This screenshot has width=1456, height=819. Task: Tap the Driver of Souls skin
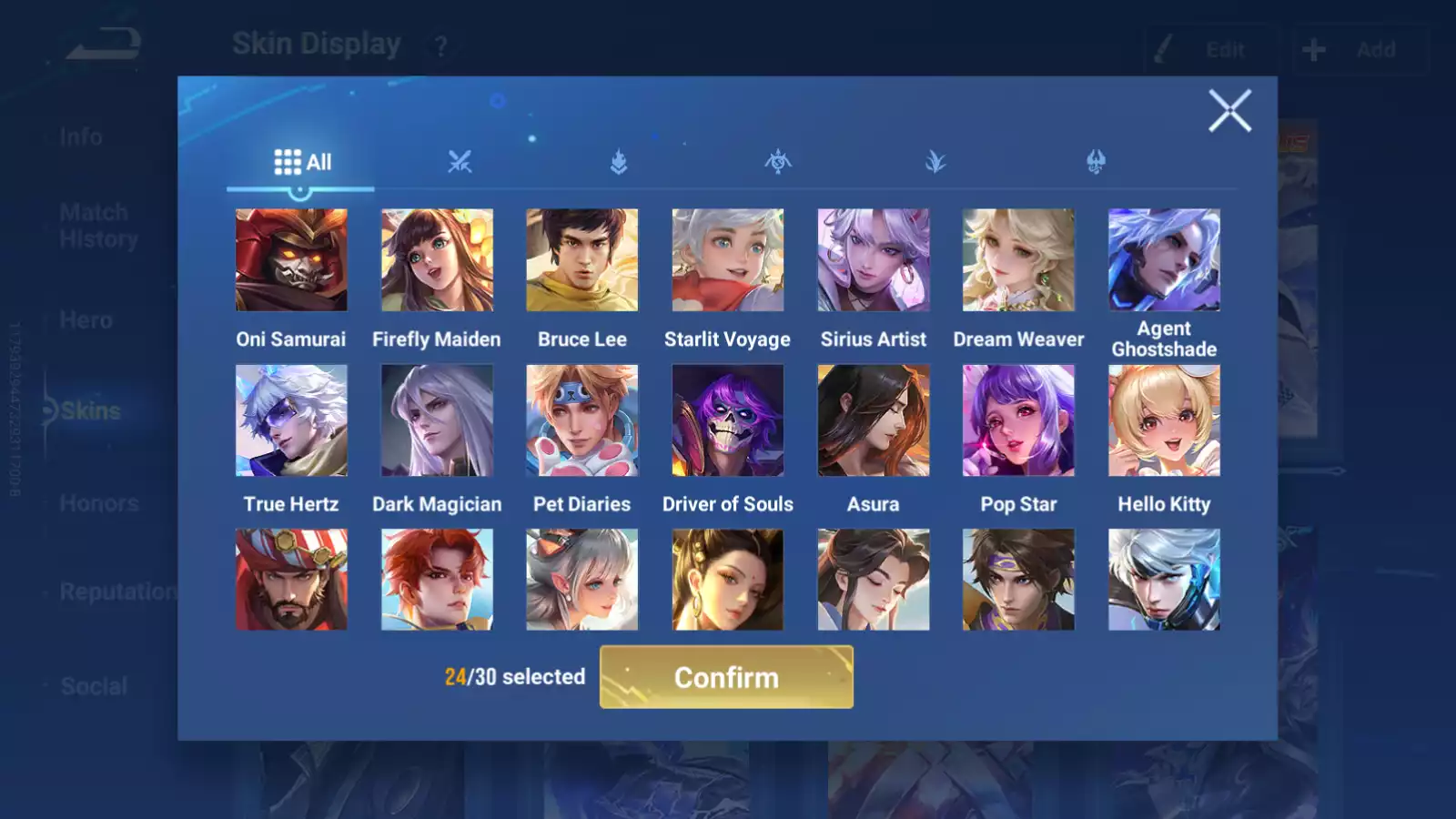coord(728,420)
